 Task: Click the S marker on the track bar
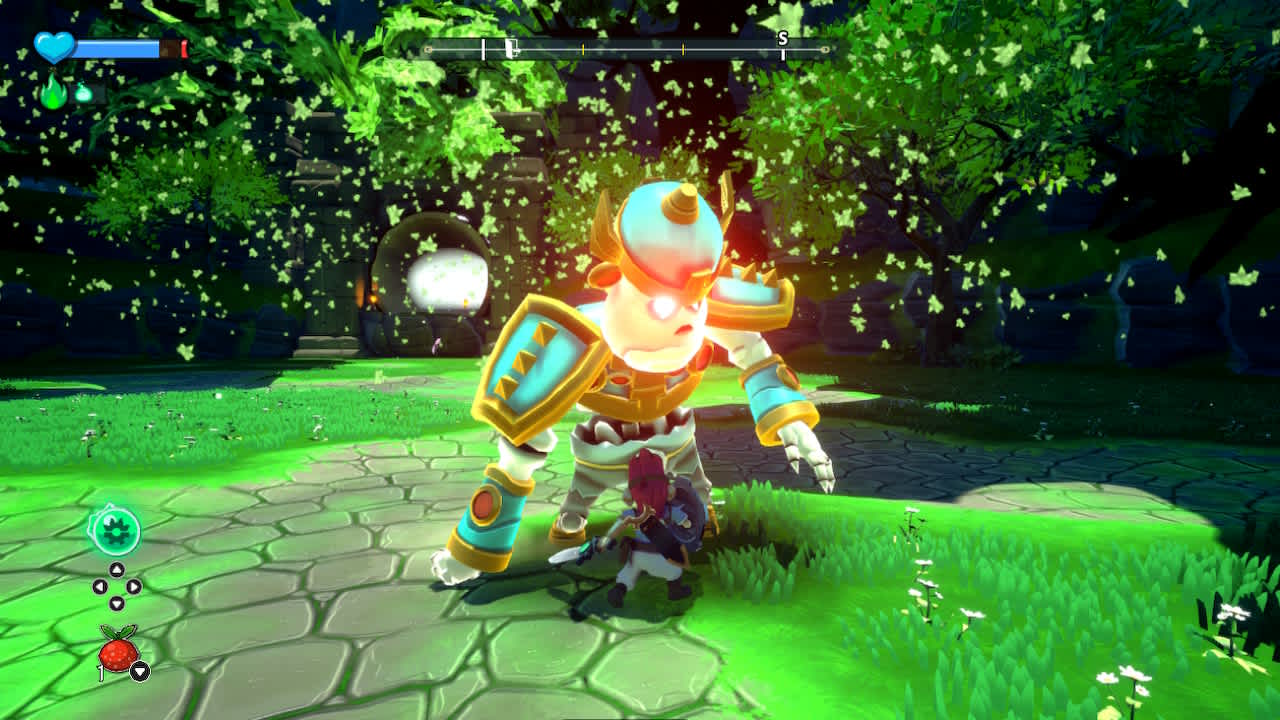781,42
